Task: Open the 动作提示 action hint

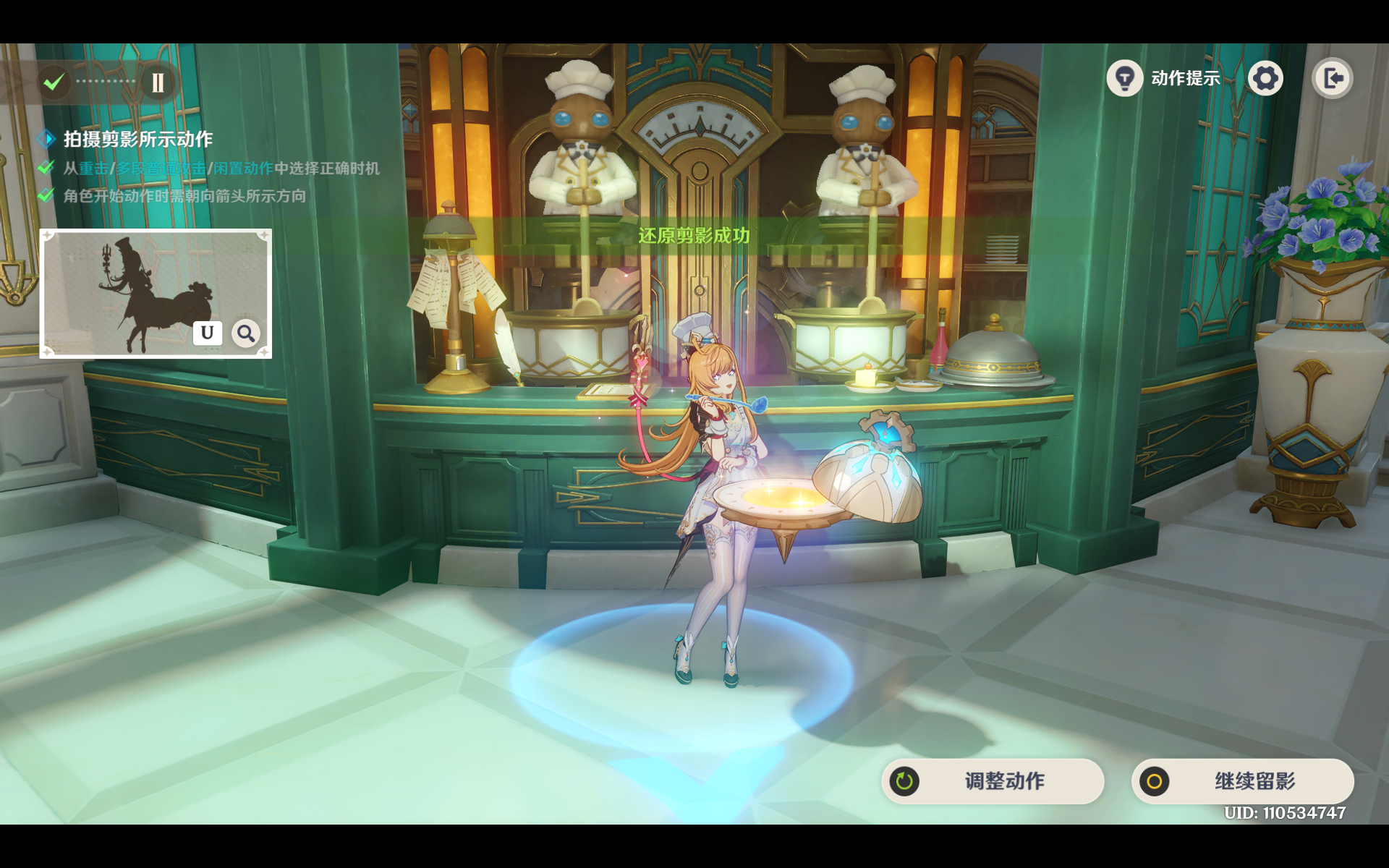Action: point(1163,78)
